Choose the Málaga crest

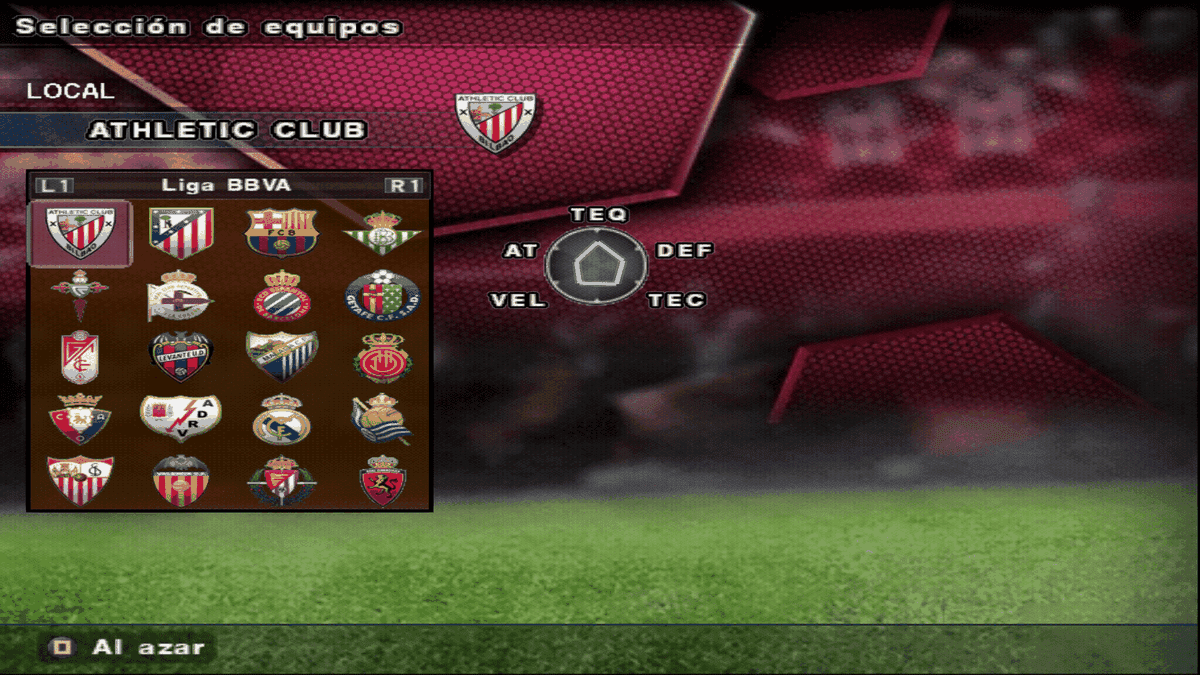point(281,357)
